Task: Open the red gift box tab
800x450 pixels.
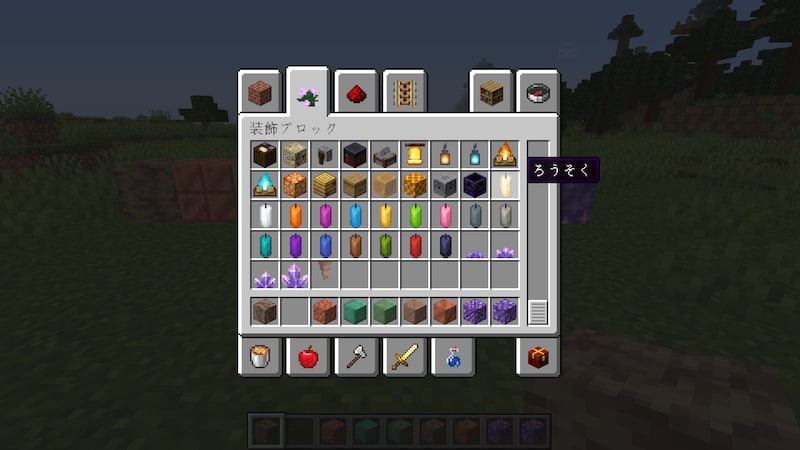Action: 538,356
